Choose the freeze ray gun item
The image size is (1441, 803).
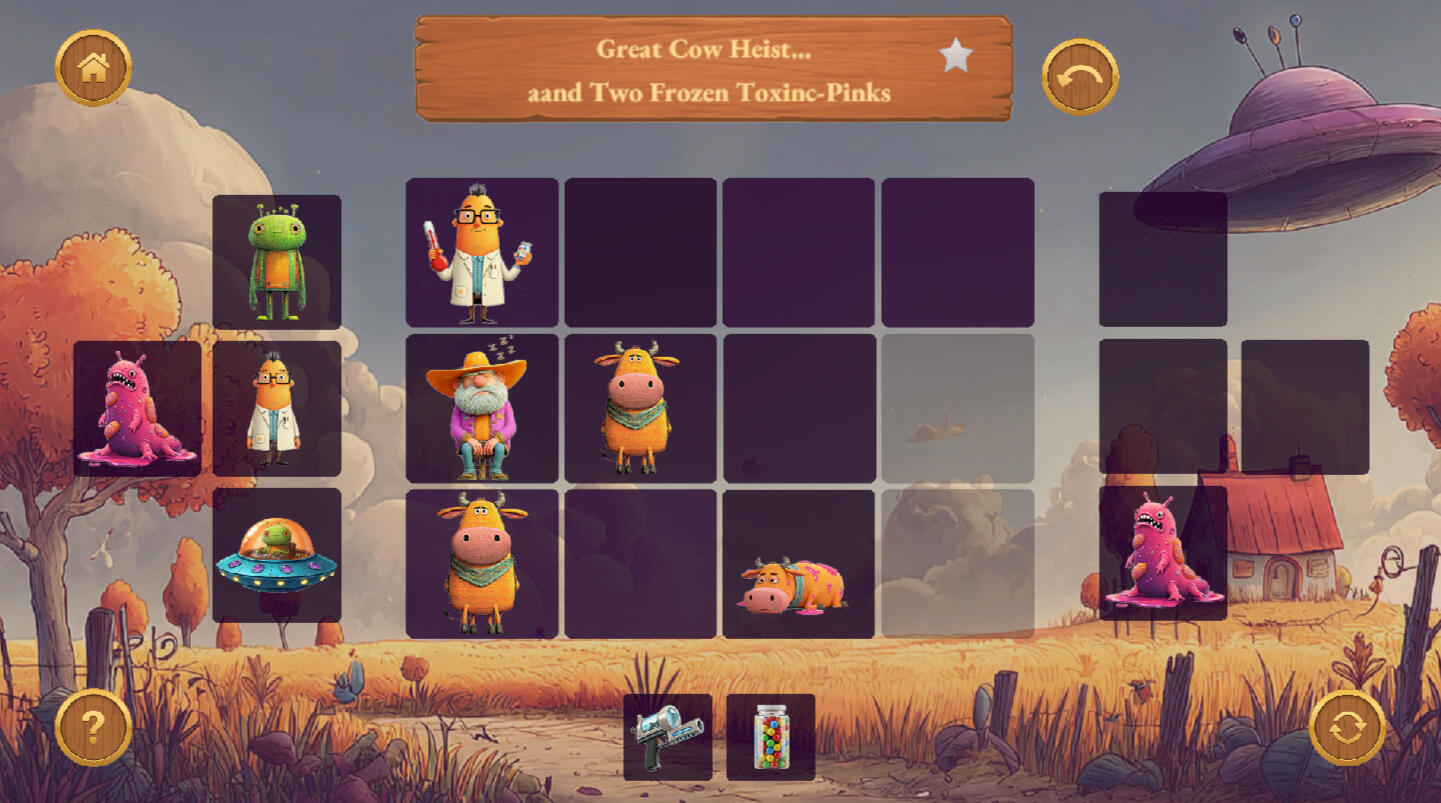[667, 737]
